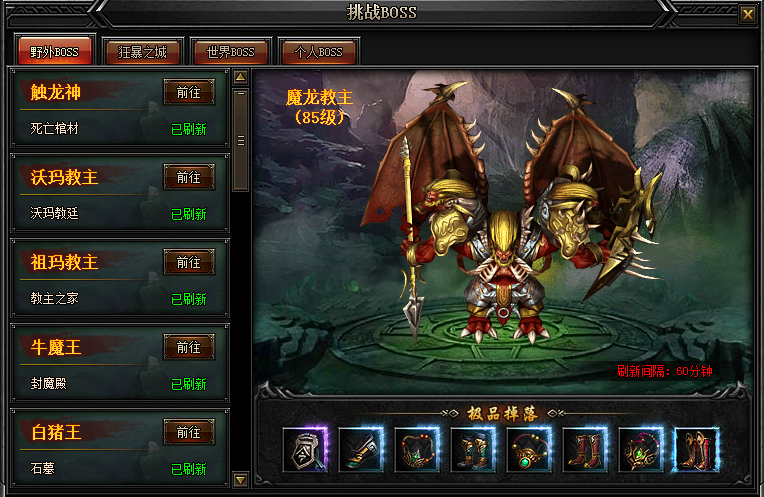Go to 沃玛教主 with its 前往 button
764x497 pixels.
pyautogui.click(x=189, y=177)
